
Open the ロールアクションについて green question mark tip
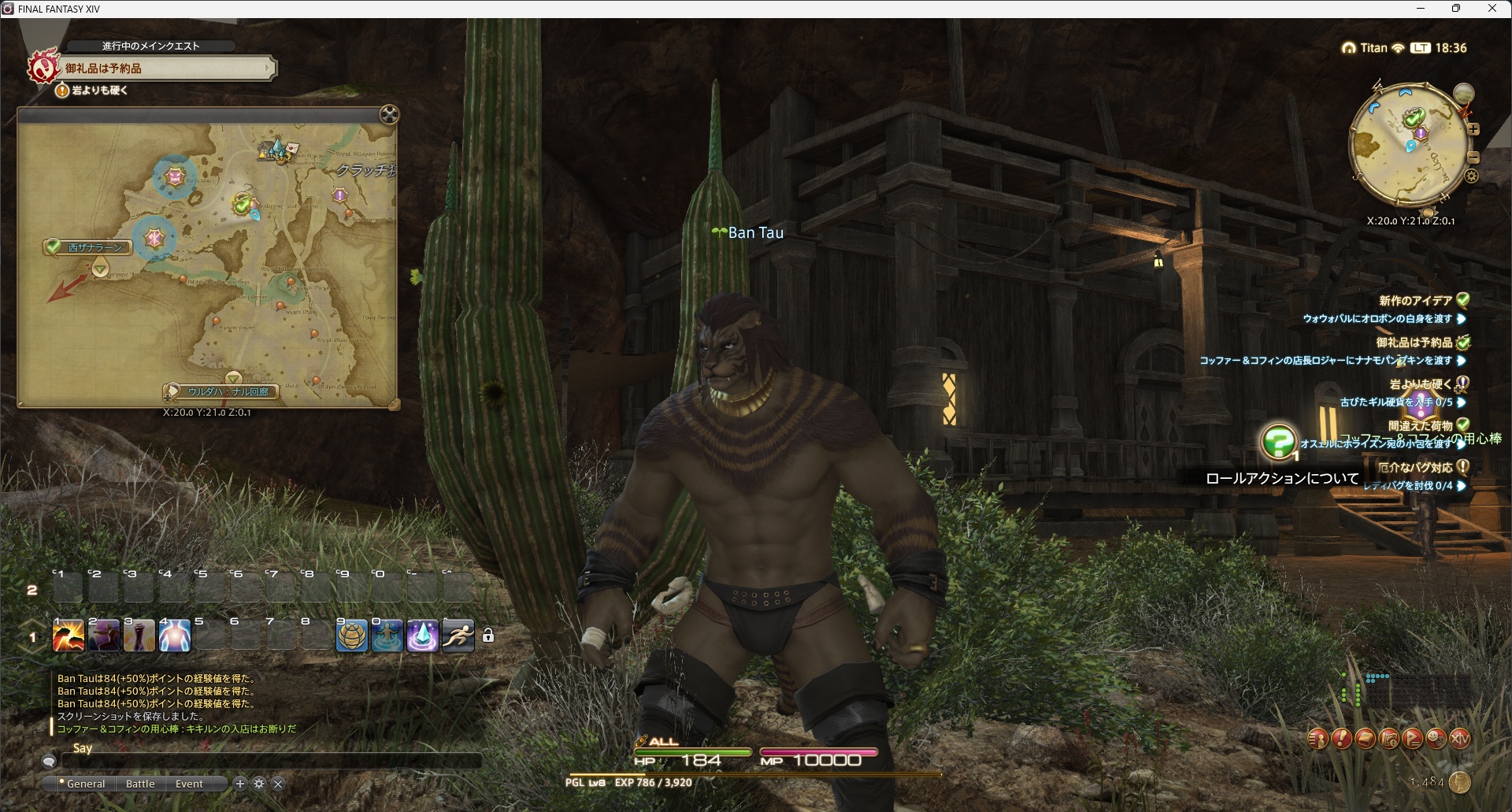click(x=1278, y=441)
